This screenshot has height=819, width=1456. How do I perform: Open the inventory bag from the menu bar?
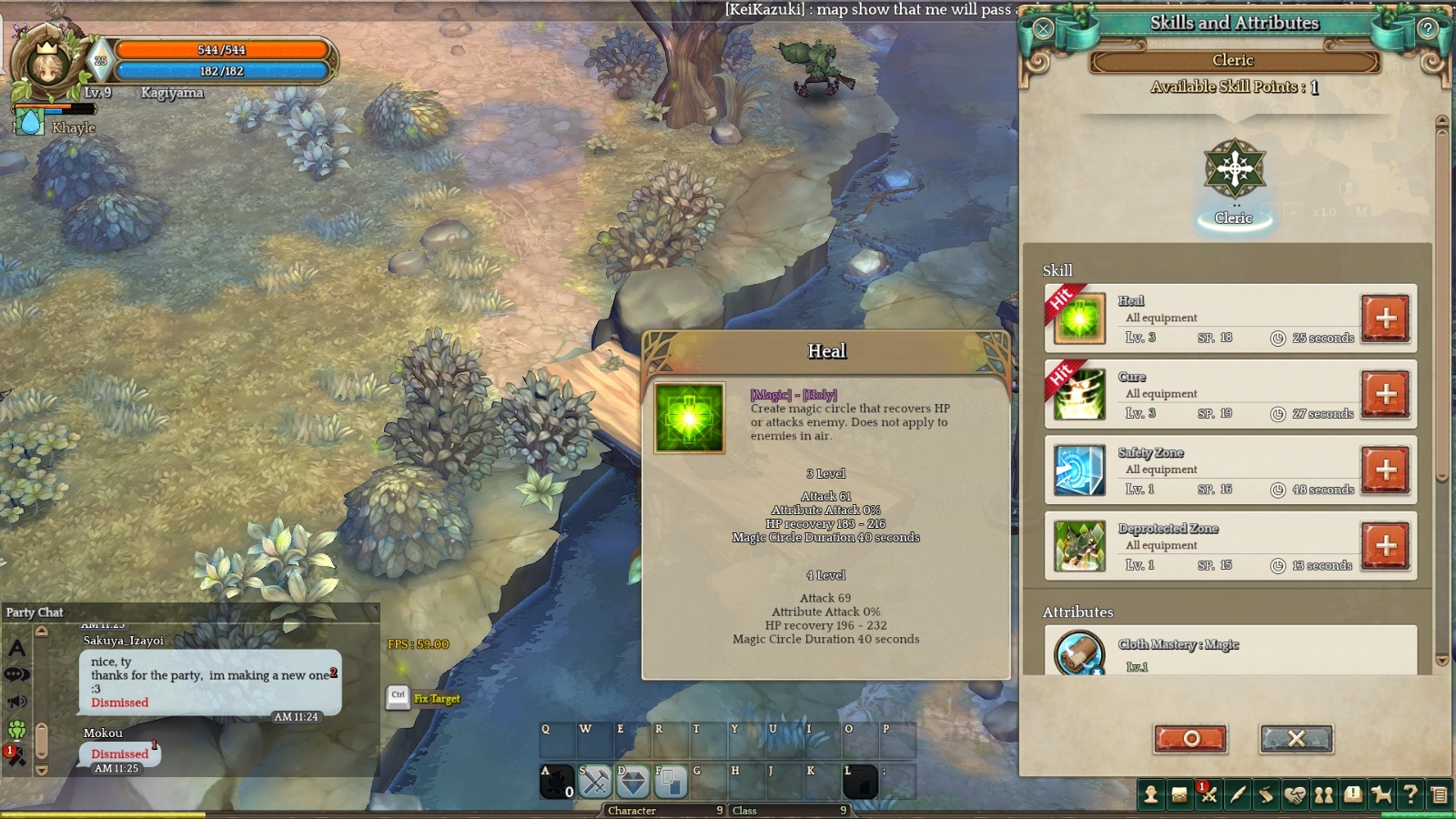click(1179, 795)
